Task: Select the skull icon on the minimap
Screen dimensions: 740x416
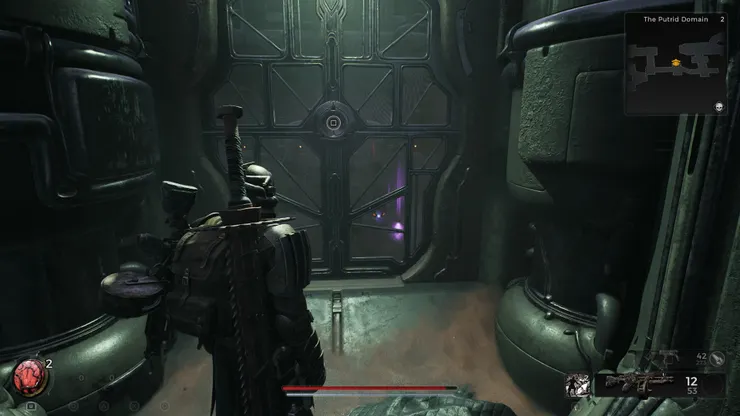Action: (718, 106)
